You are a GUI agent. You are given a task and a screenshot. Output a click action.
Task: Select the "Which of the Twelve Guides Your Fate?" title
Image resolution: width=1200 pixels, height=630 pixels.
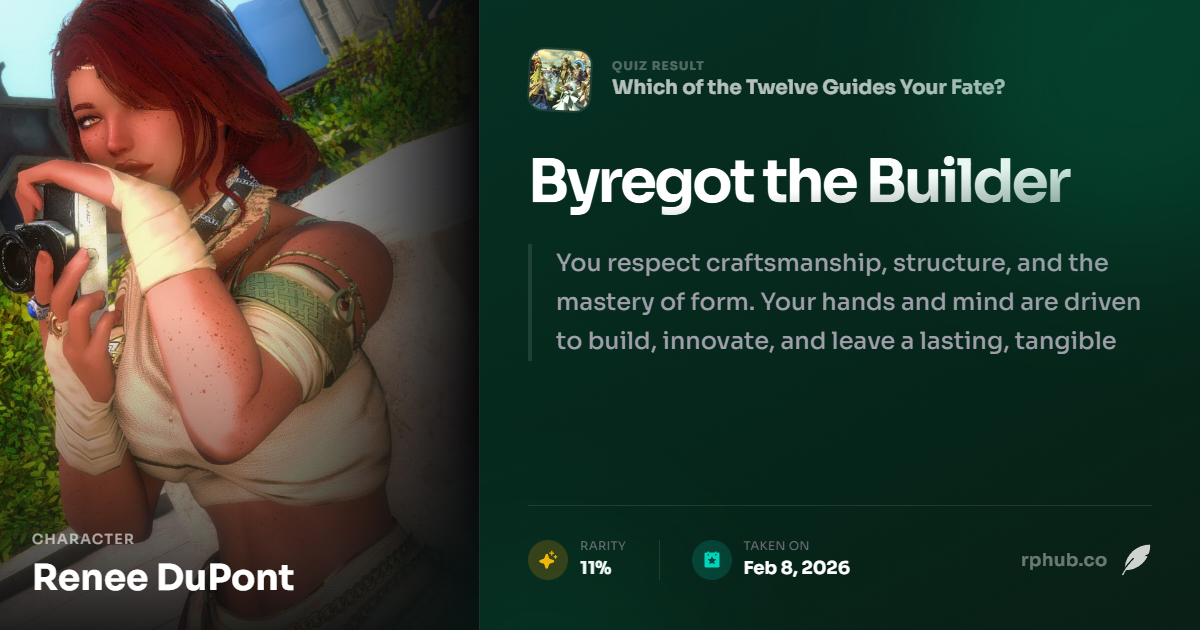(x=808, y=87)
